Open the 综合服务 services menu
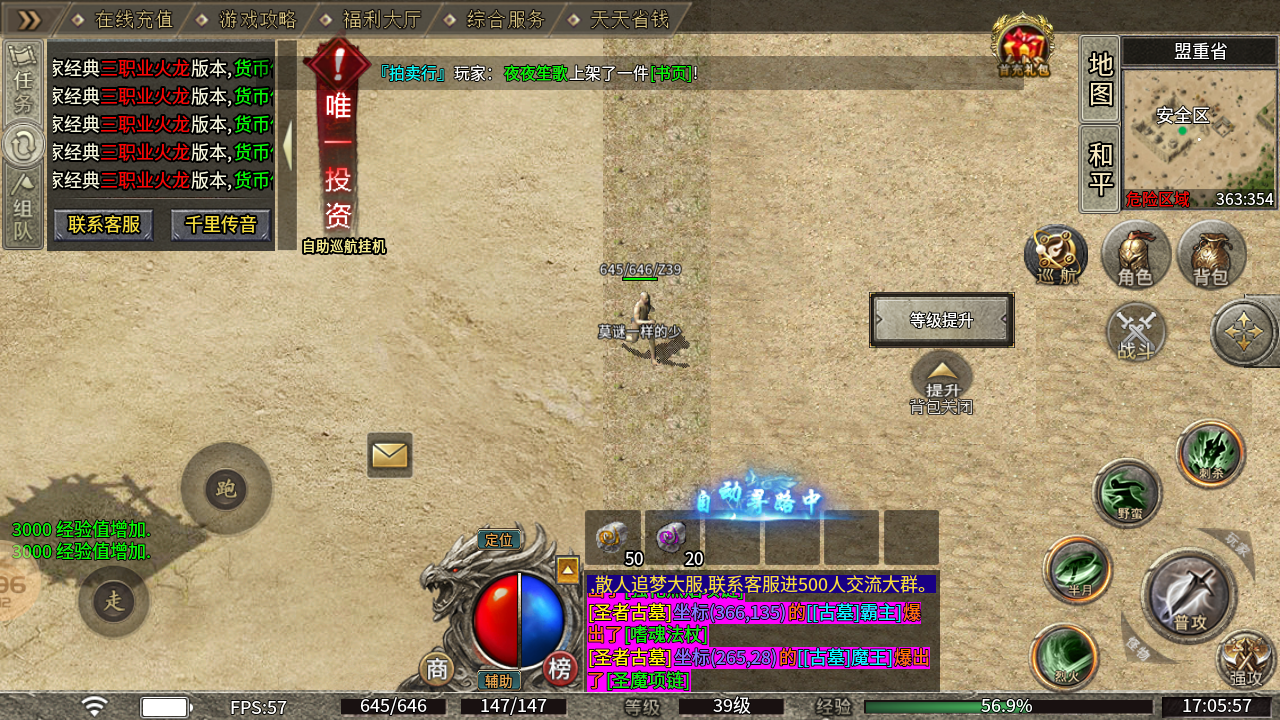This screenshot has width=1280, height=720. click(505, 19)
